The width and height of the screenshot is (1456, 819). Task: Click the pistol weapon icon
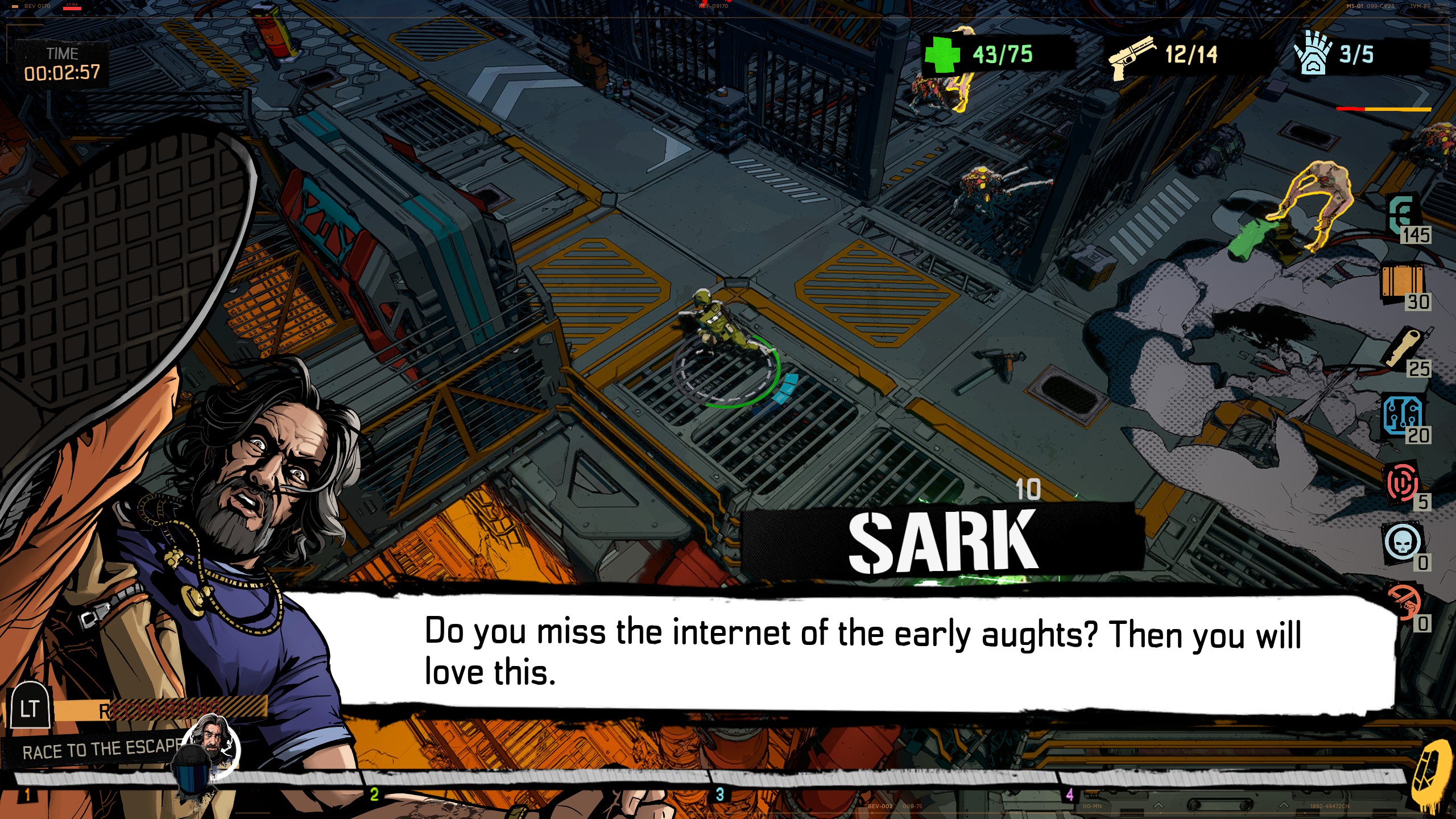point(1132,56)
